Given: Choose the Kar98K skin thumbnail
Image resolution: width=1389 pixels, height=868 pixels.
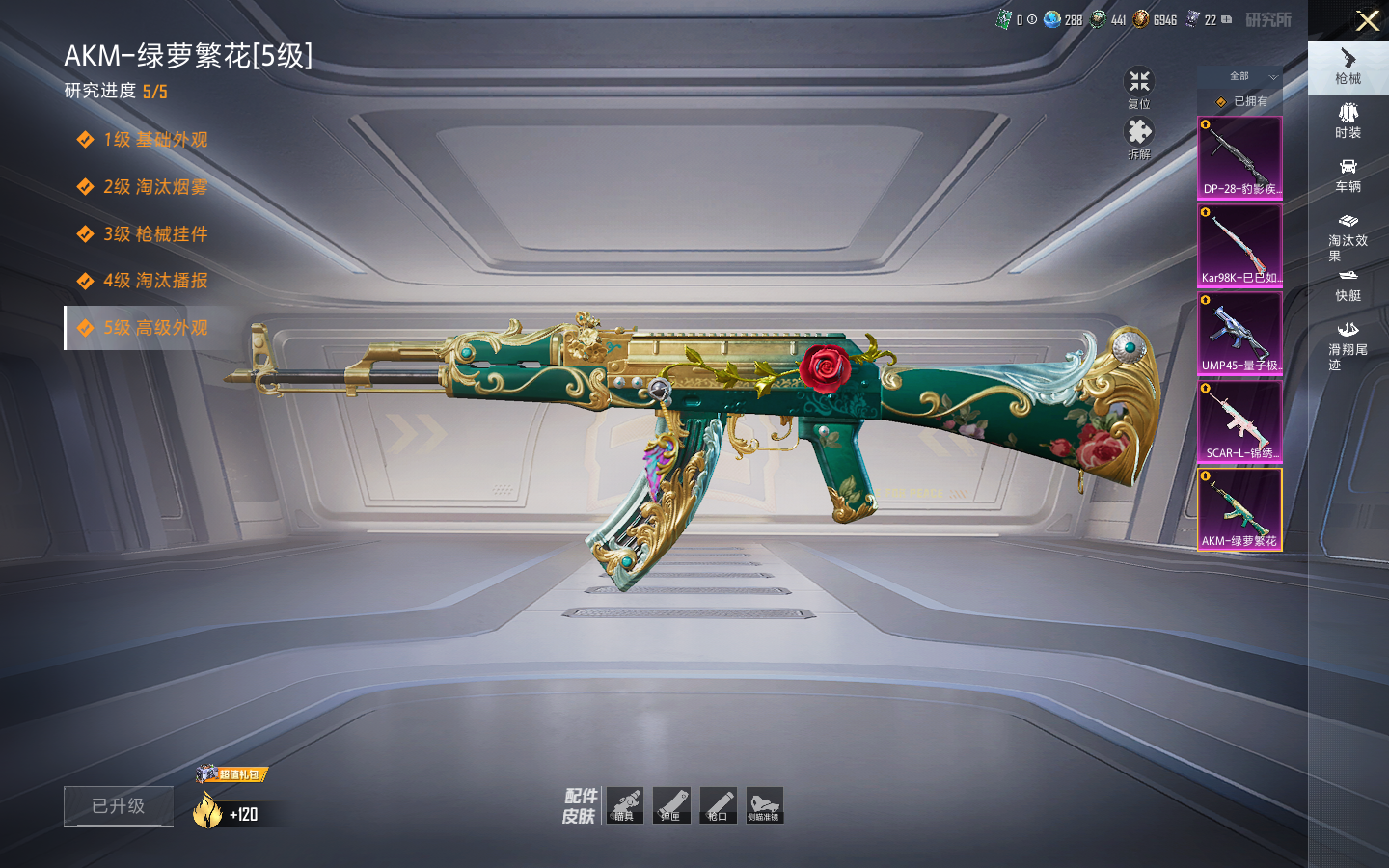Looking at the screenshot, I should point(1239,246).
